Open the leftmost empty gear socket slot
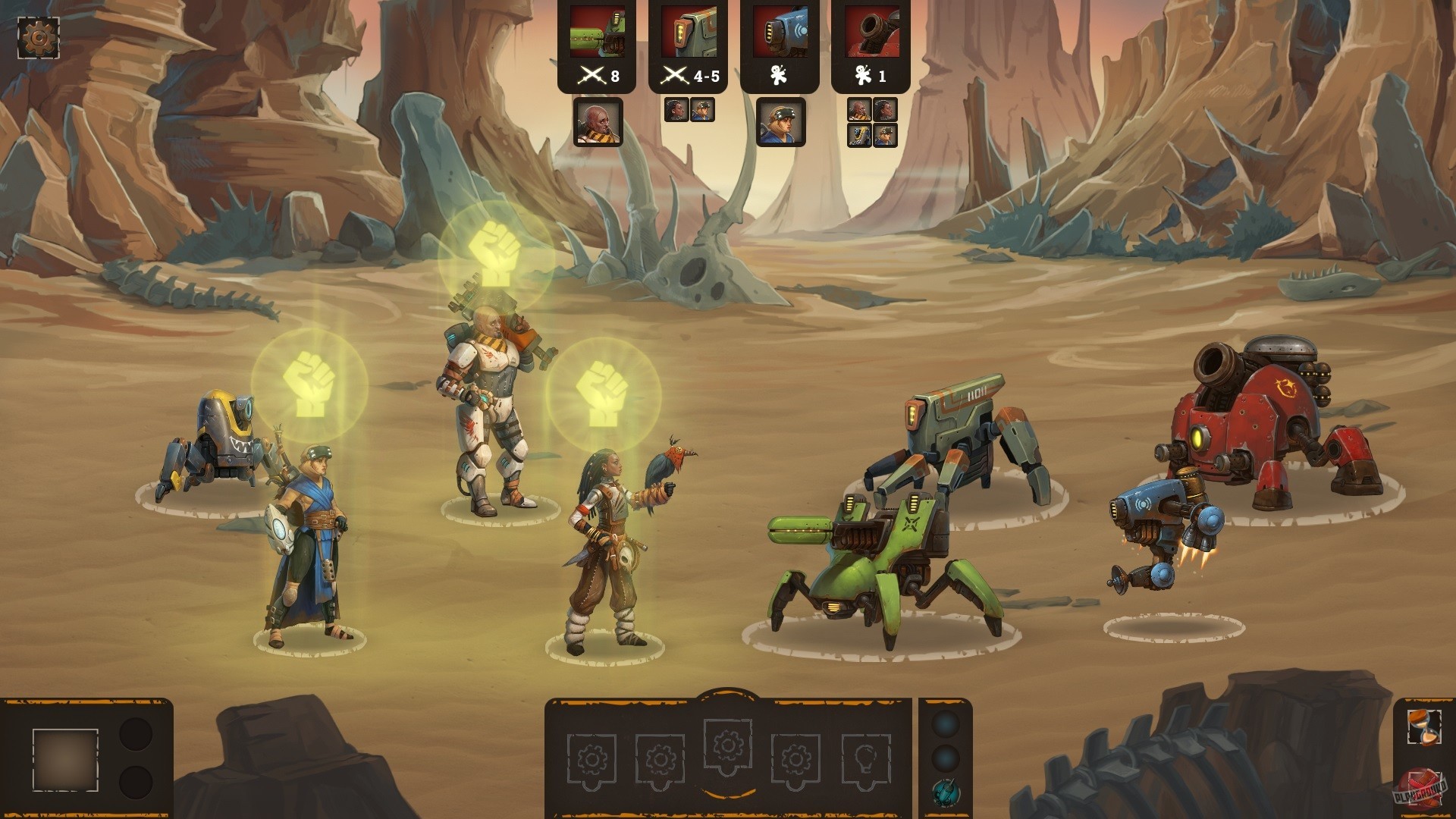Image resolution: width=1456 pixels, height=819 pixels. coord(591,758)
